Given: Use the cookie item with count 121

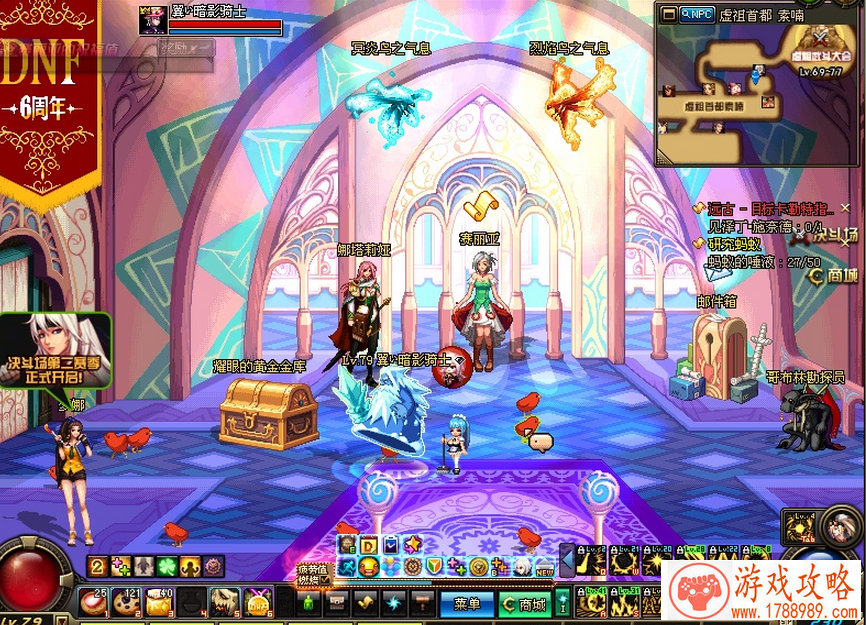Looking at the screenshot, I should [127, 601].
